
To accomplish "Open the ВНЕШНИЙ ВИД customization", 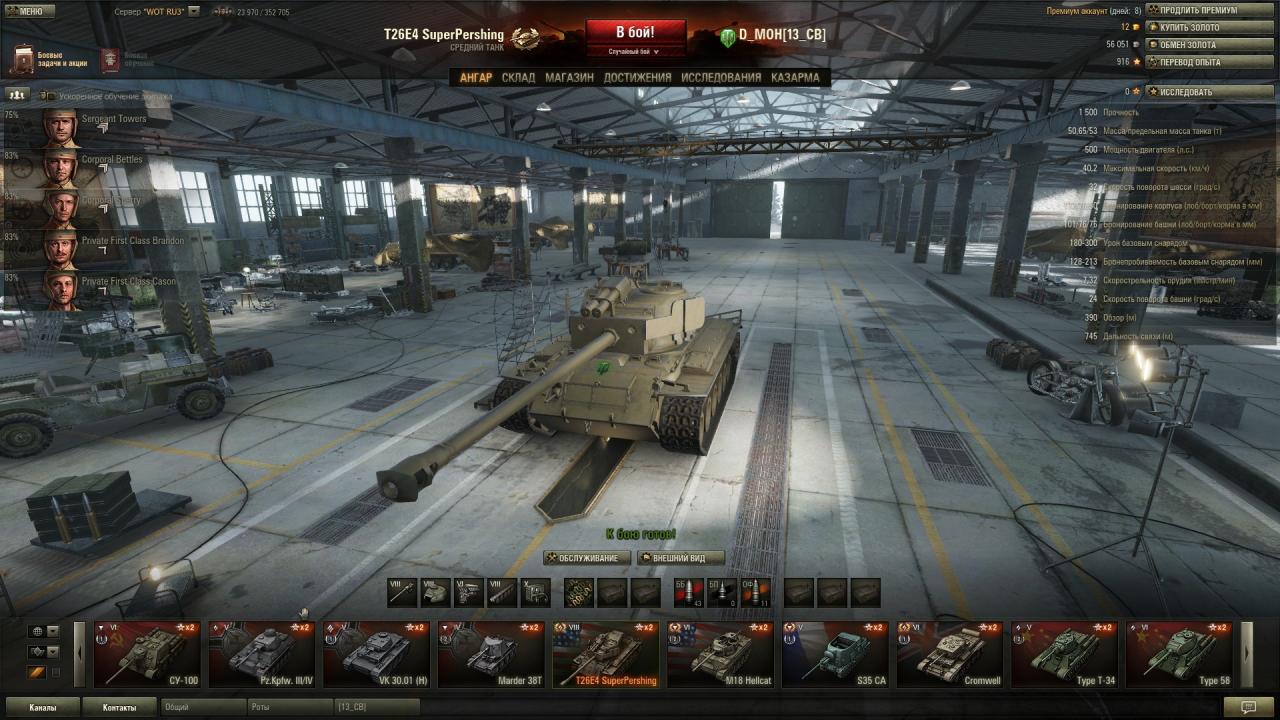I will pyautogui.click(x=680, y=558).
